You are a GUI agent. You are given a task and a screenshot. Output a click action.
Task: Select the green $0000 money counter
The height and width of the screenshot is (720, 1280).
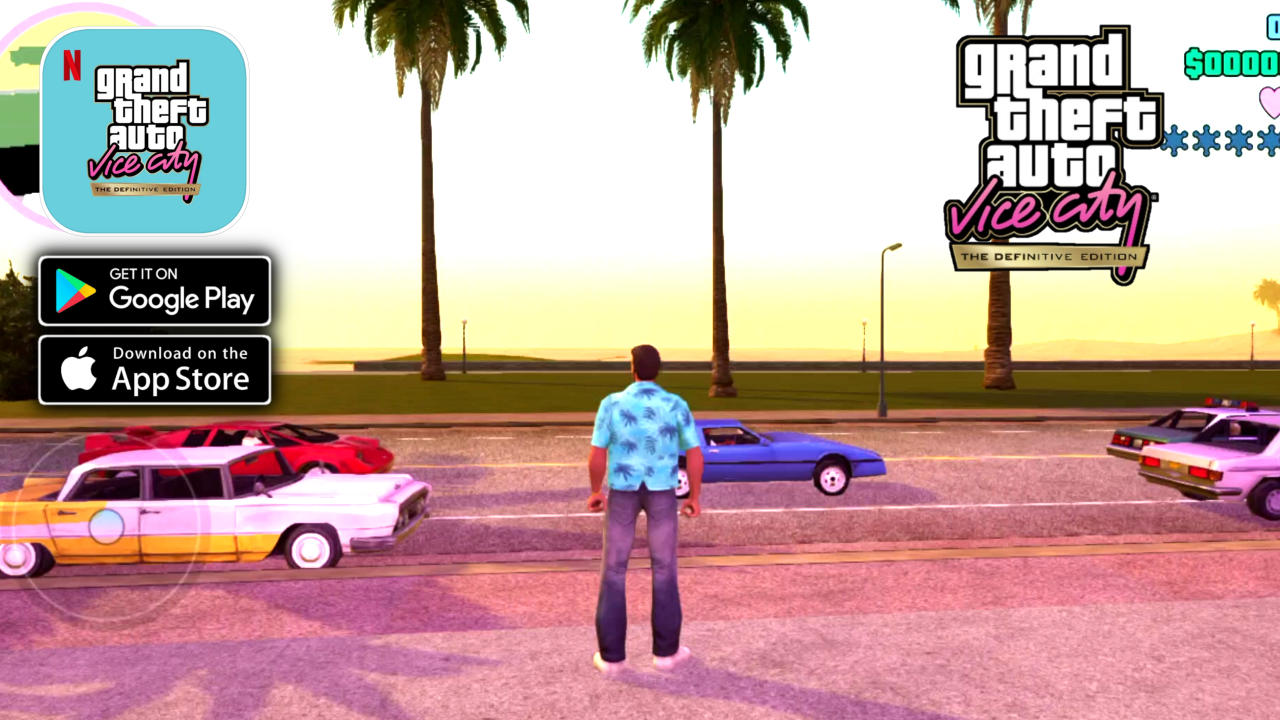click(1232, 63)
